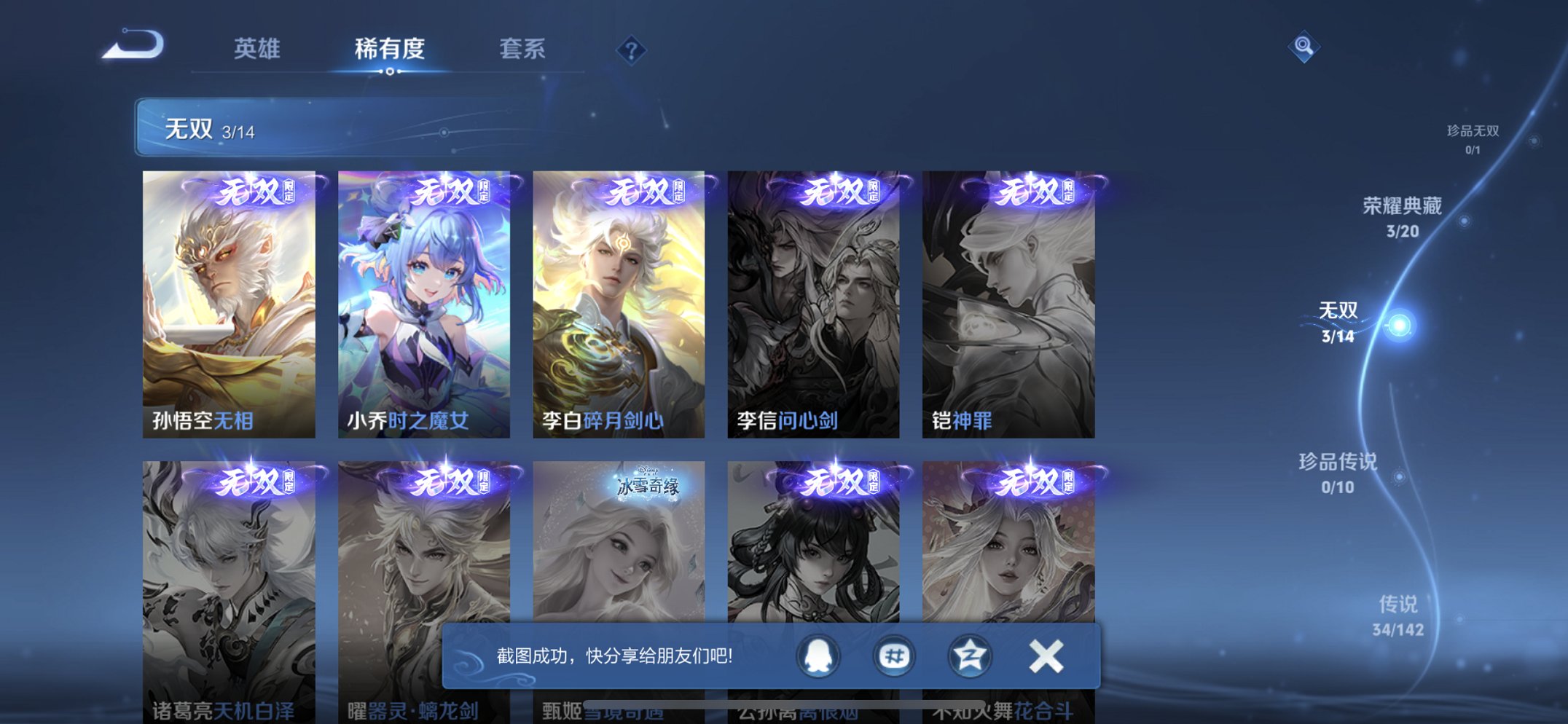Open the question mark help icon
This screenshot has width=1568, height=724.
631,50
